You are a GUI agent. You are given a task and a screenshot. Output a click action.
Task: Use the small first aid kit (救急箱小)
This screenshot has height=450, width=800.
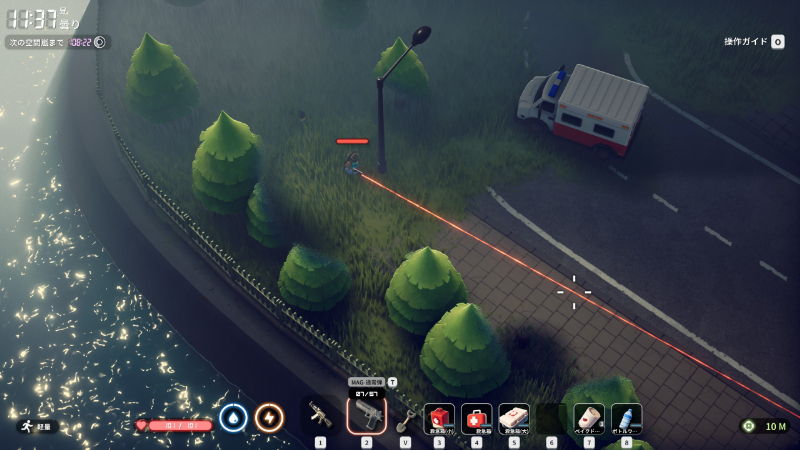pos(439,417)
